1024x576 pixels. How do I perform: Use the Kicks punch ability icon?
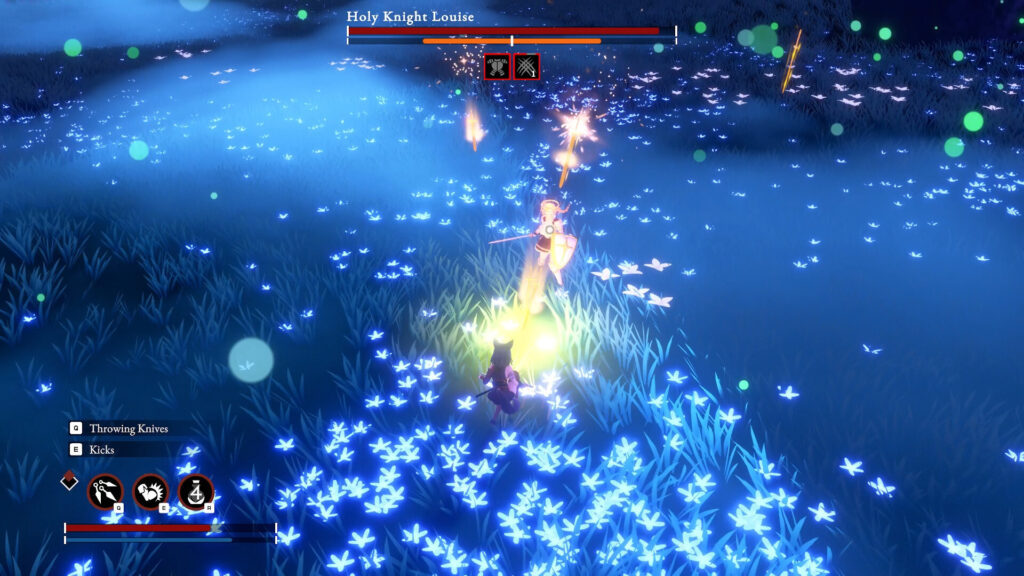pos(150,491)
